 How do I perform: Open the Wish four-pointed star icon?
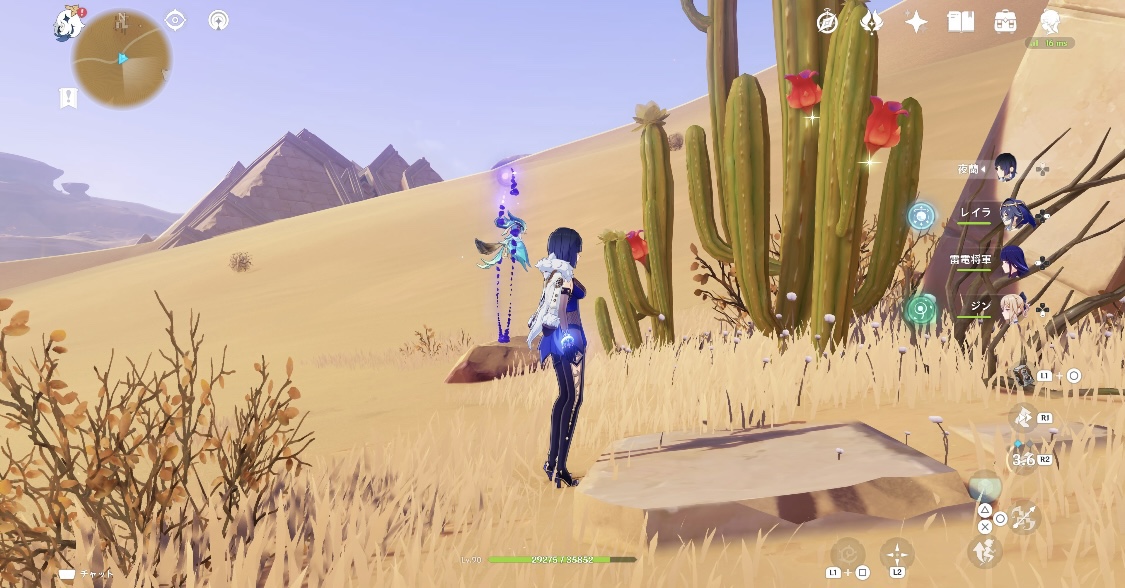pyautogui.click(x=916, y=22)
